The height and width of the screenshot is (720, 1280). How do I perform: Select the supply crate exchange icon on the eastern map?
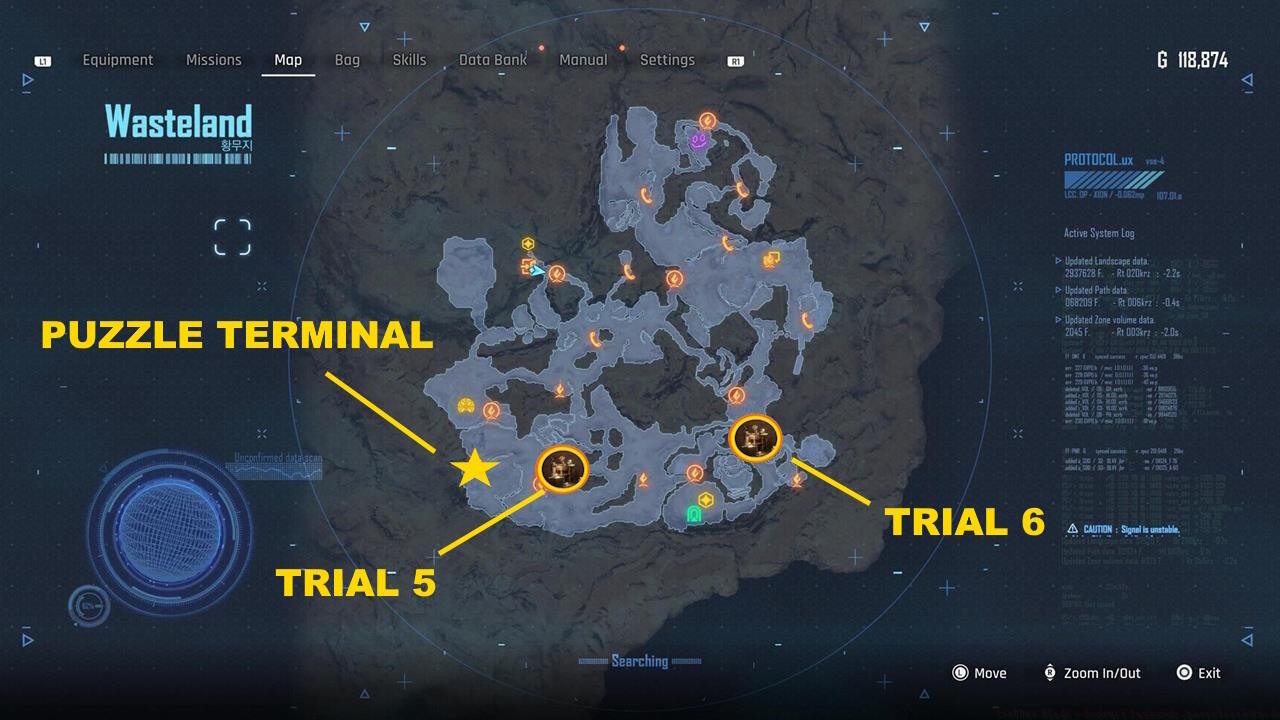(771, 260)
